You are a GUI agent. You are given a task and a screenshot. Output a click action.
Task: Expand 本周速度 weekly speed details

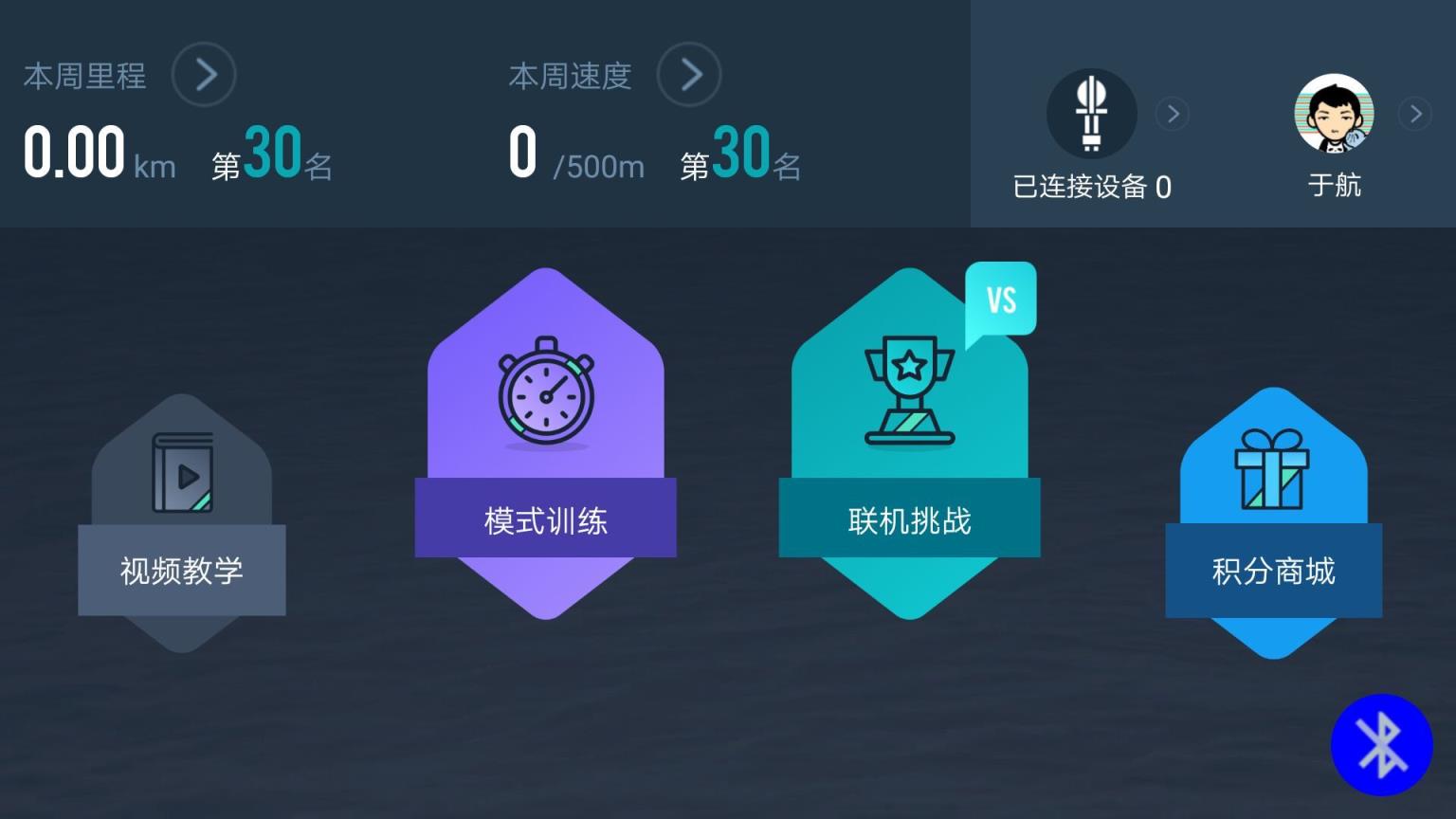(689, 74)
